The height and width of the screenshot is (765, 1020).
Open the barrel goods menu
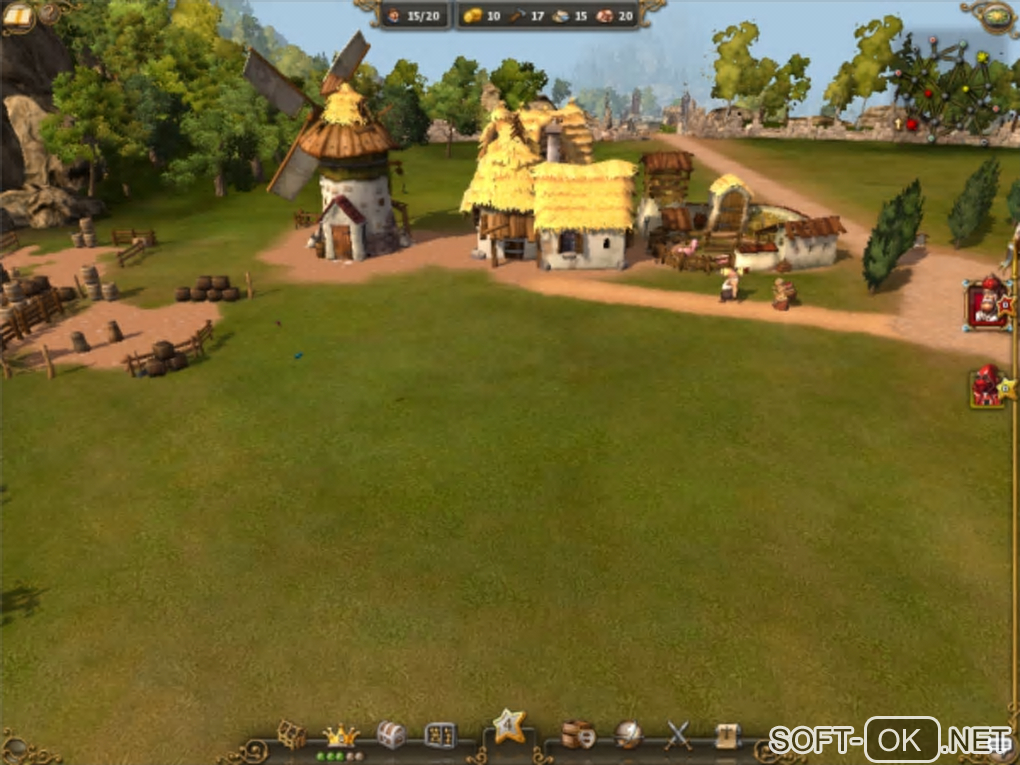[x=577, y=735]
